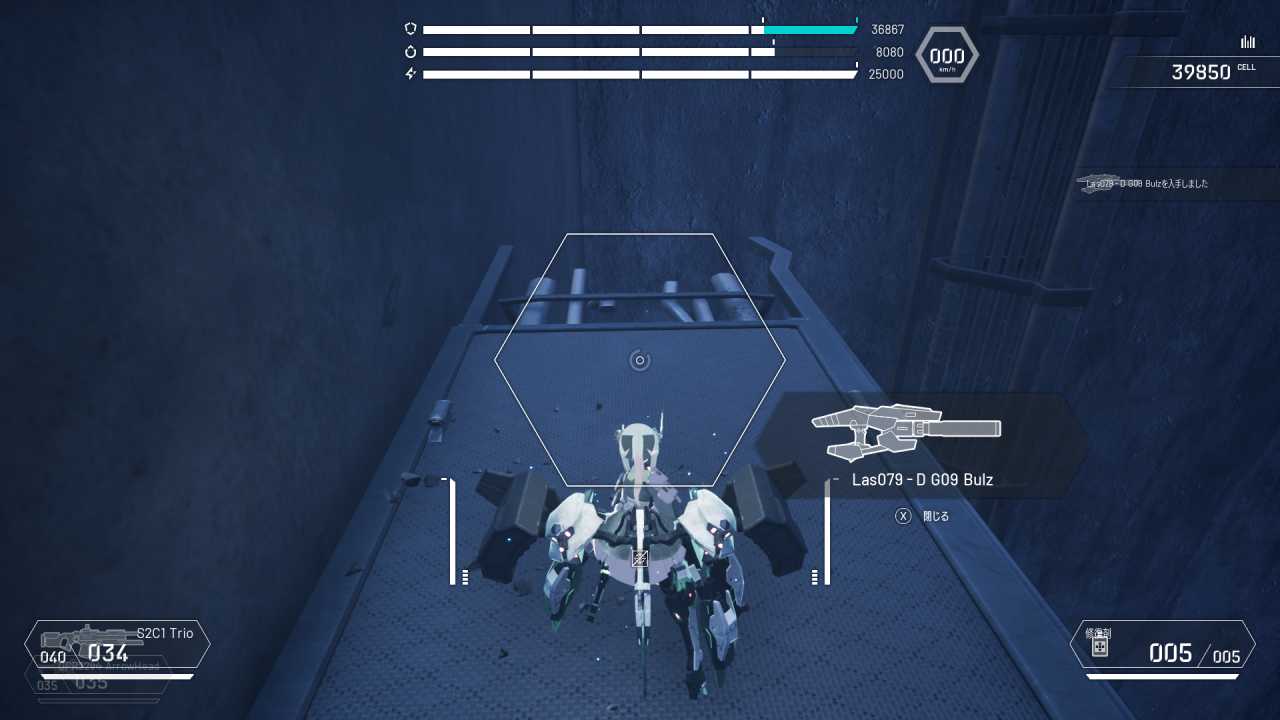The height and width of the screenshot is (720, 1280).
Task: Click the energy bolt icon on the third gauge
Action: (x=409, y=73)
